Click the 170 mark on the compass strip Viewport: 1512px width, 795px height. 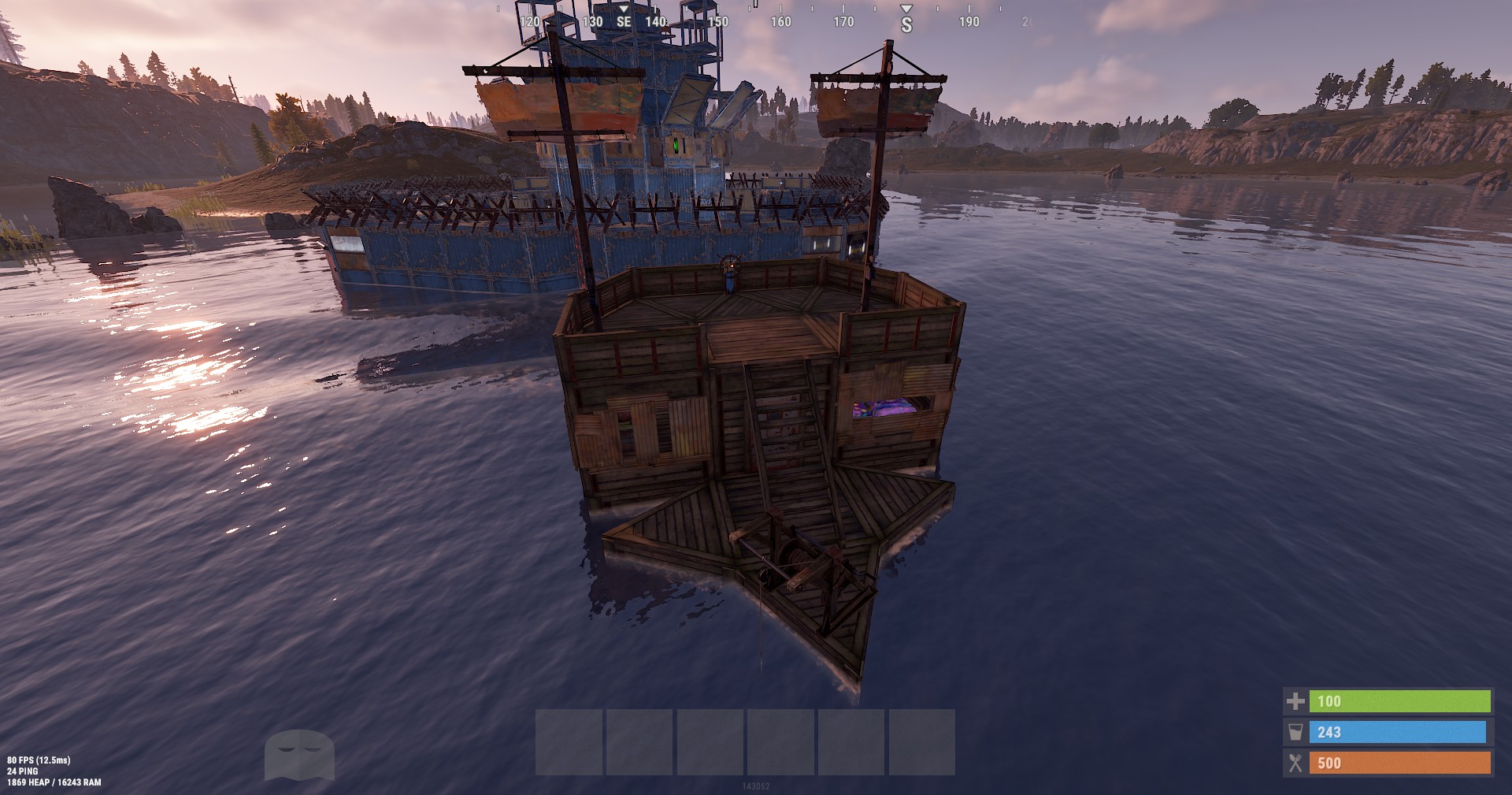click(x=843, y=22)
